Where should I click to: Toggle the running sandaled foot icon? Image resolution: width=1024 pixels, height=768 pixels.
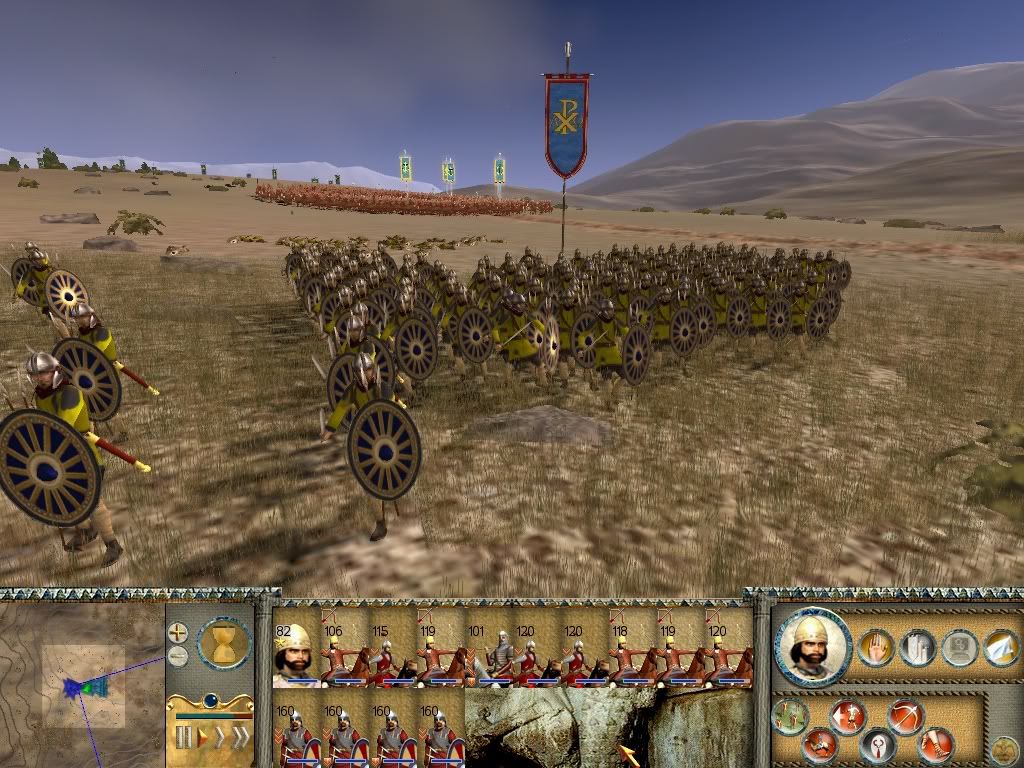tap(936, 744)
